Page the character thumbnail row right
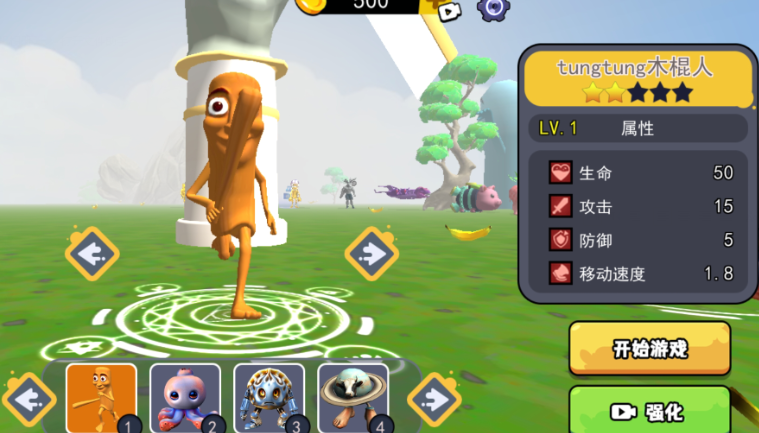Viewport: 759px width, 433px height. coord(434,399)
